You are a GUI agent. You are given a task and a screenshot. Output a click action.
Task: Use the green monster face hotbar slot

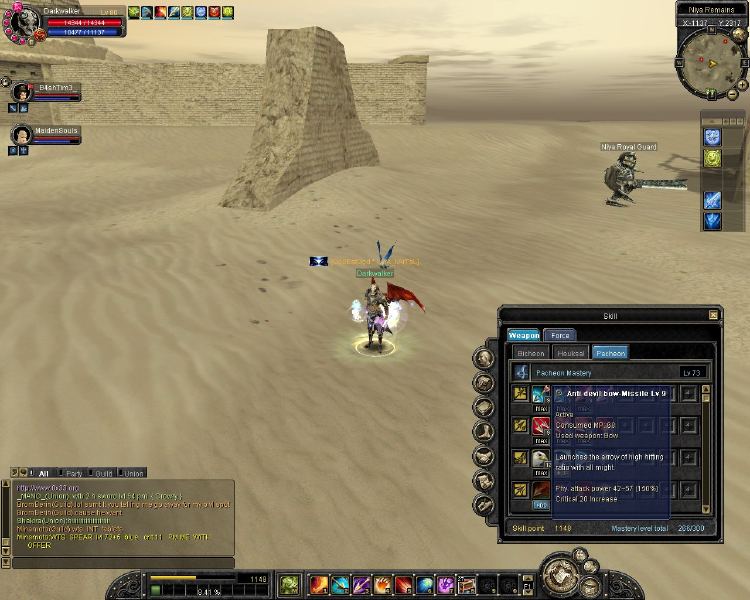[x=288, y=584]
